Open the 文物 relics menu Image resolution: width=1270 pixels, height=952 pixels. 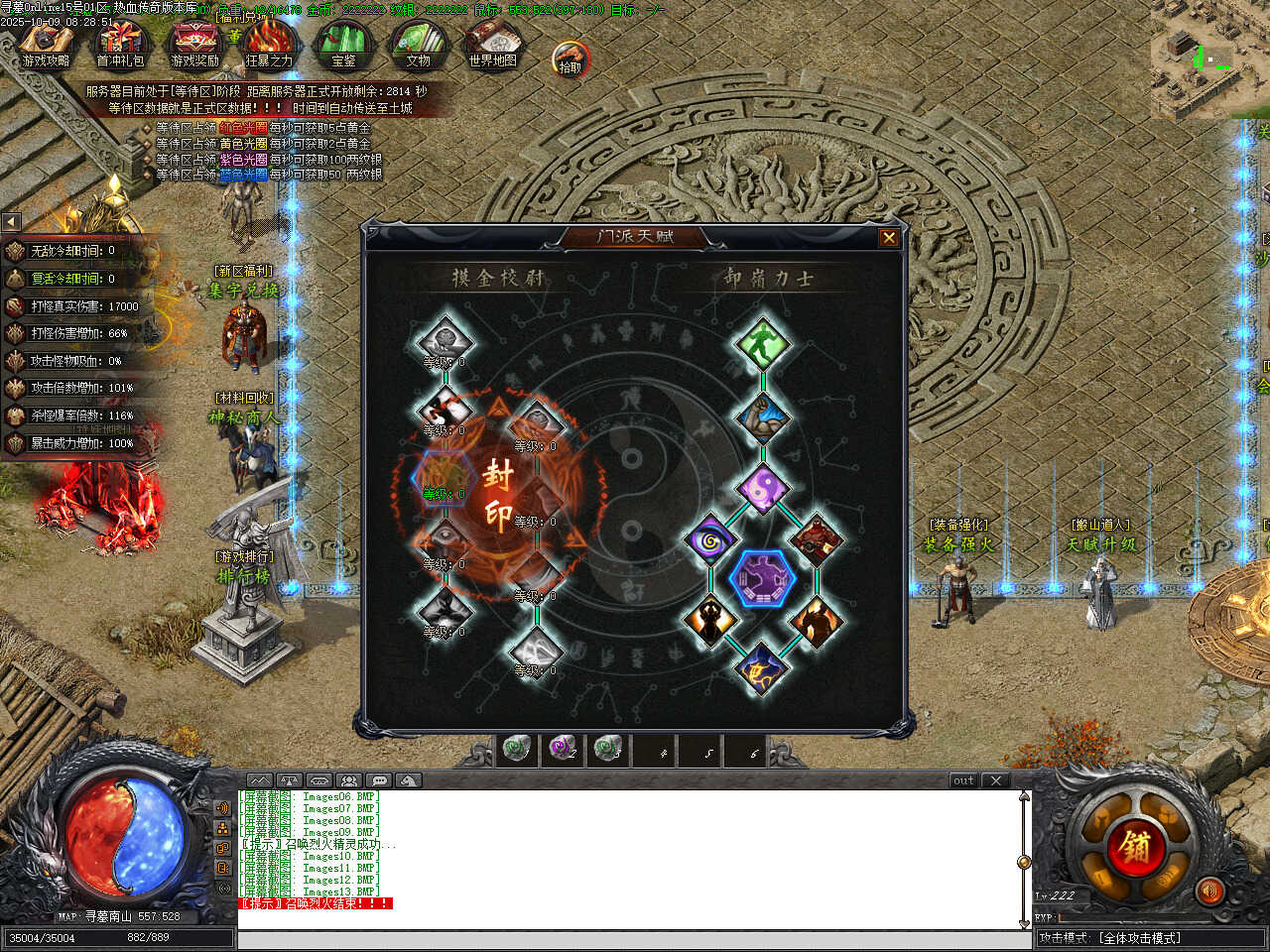(418, 44)
